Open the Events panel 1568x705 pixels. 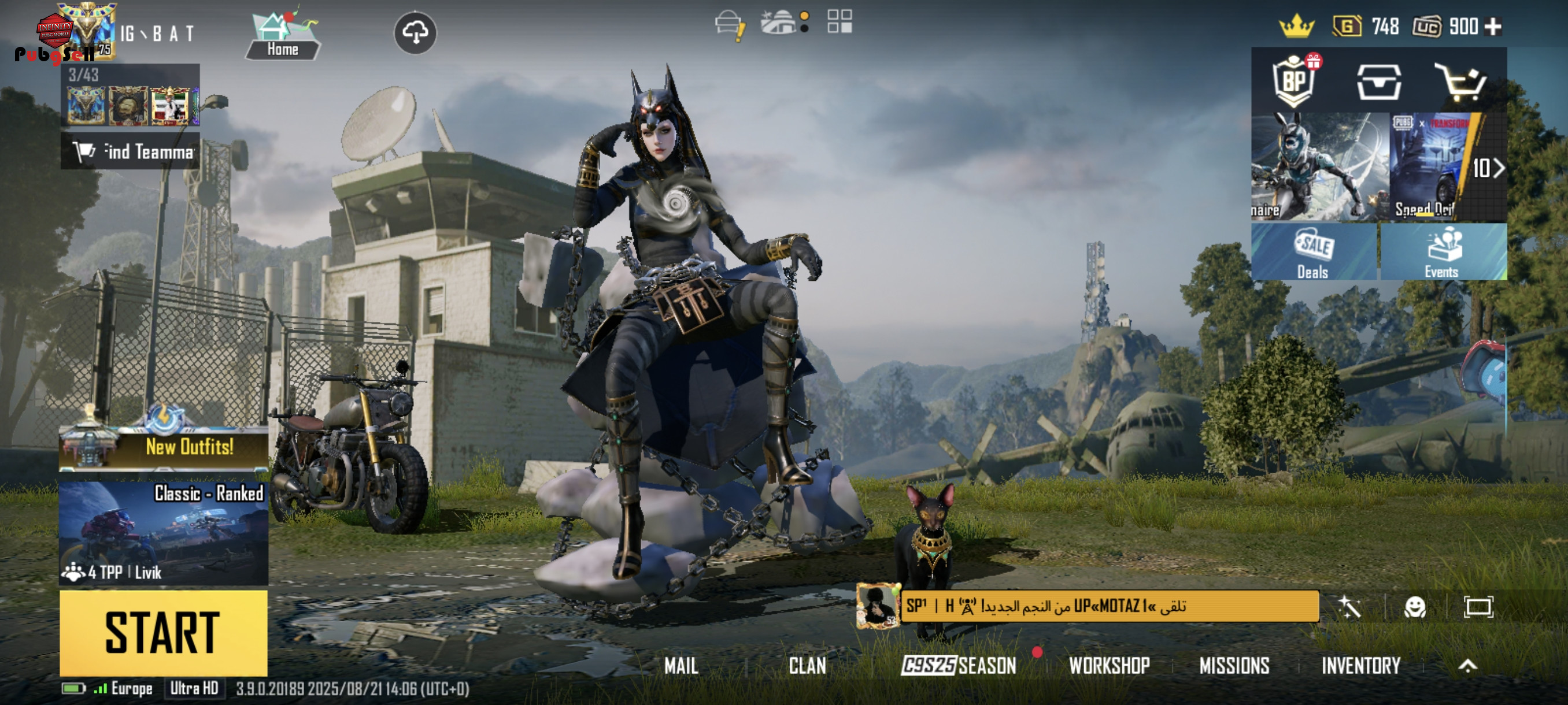[x=1443, y=252]
